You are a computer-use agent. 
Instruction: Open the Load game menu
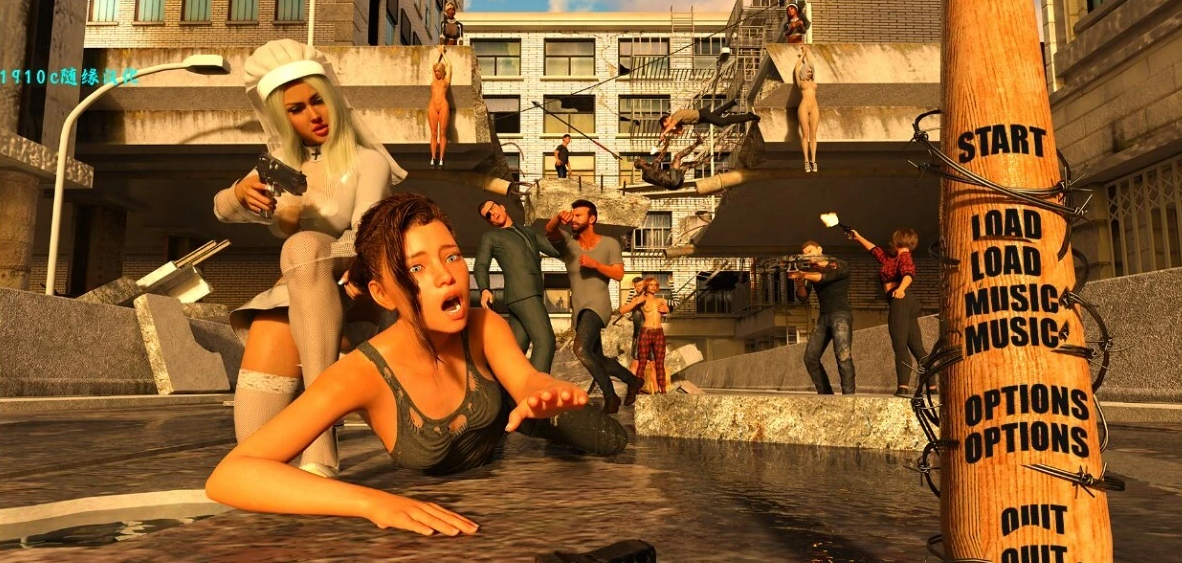pyautogui.click(x=1006, y=242)
